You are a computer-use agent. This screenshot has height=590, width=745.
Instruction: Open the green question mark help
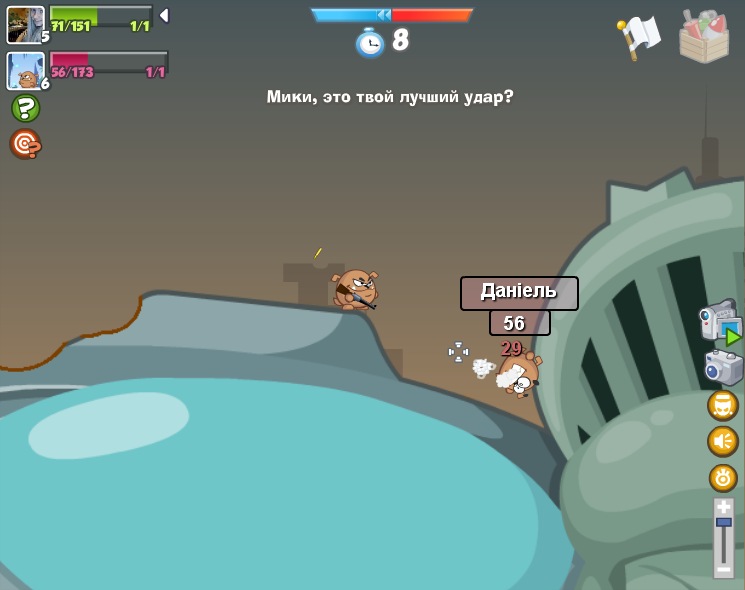point(25,108)
